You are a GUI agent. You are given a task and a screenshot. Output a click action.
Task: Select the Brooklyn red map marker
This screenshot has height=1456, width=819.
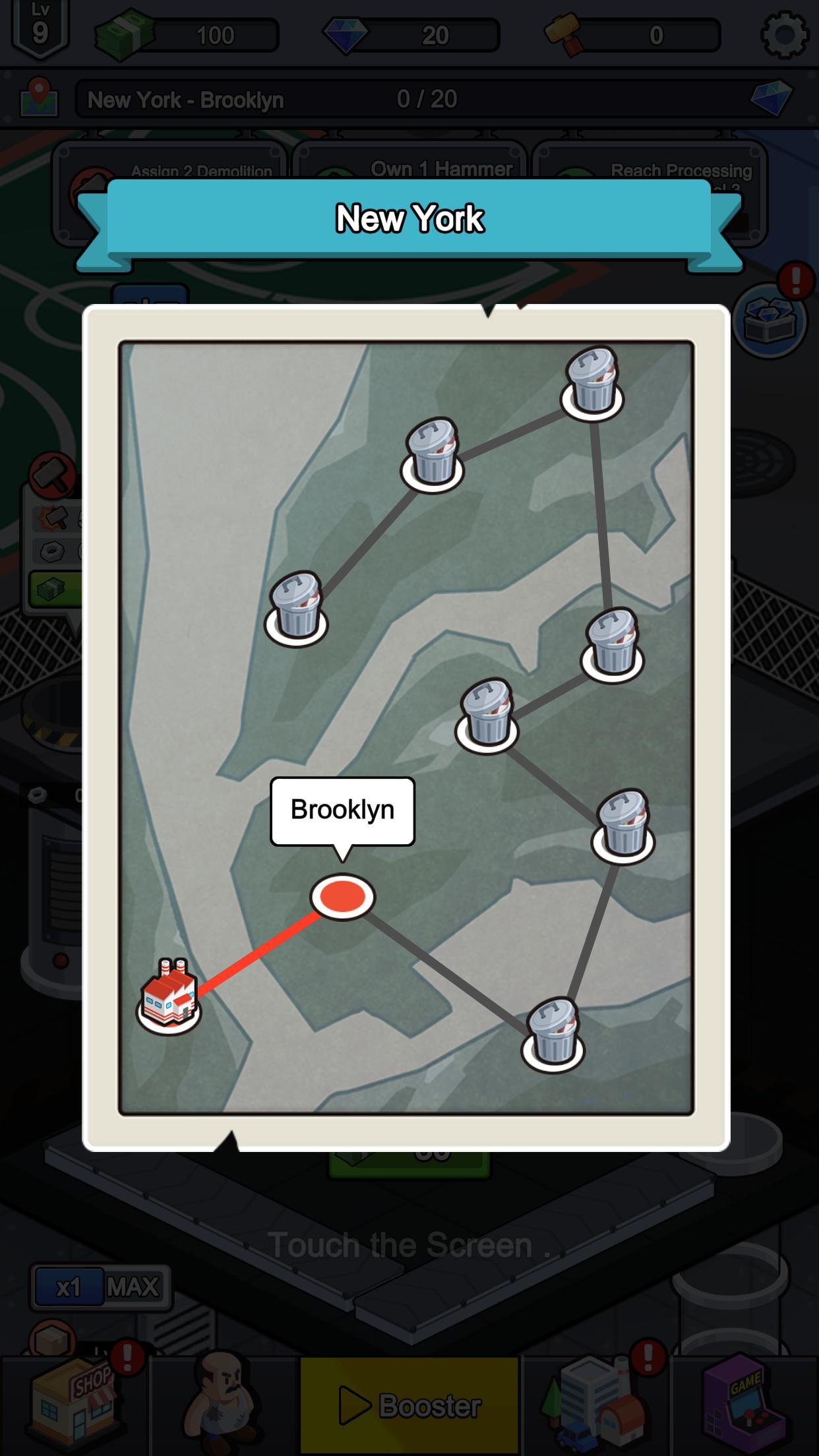click(342, 897)
